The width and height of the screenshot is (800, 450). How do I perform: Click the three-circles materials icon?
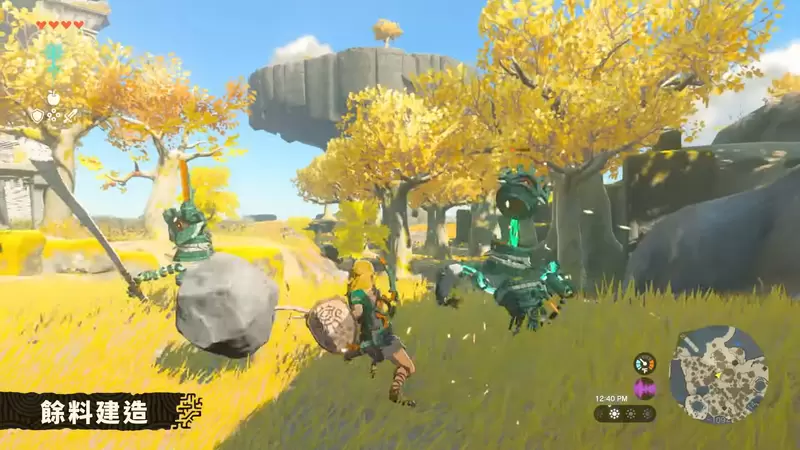pyautogui.click(x=54, y=117)
